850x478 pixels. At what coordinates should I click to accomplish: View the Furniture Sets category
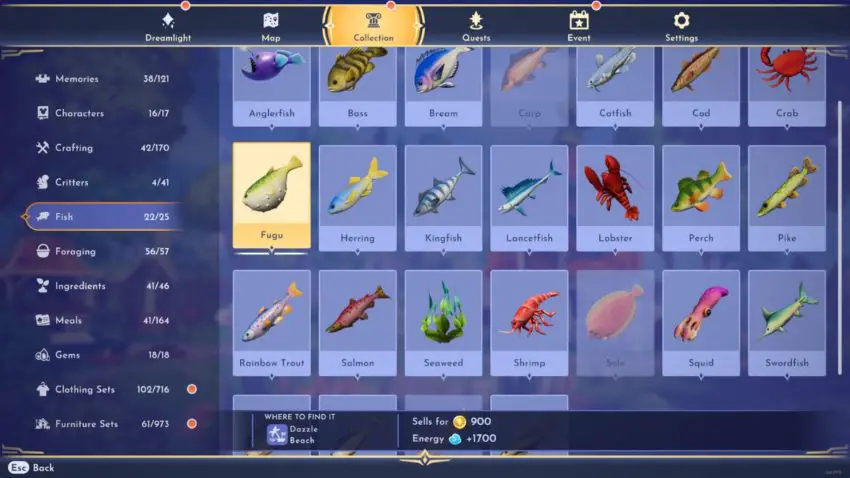click(x=102, y=424)
